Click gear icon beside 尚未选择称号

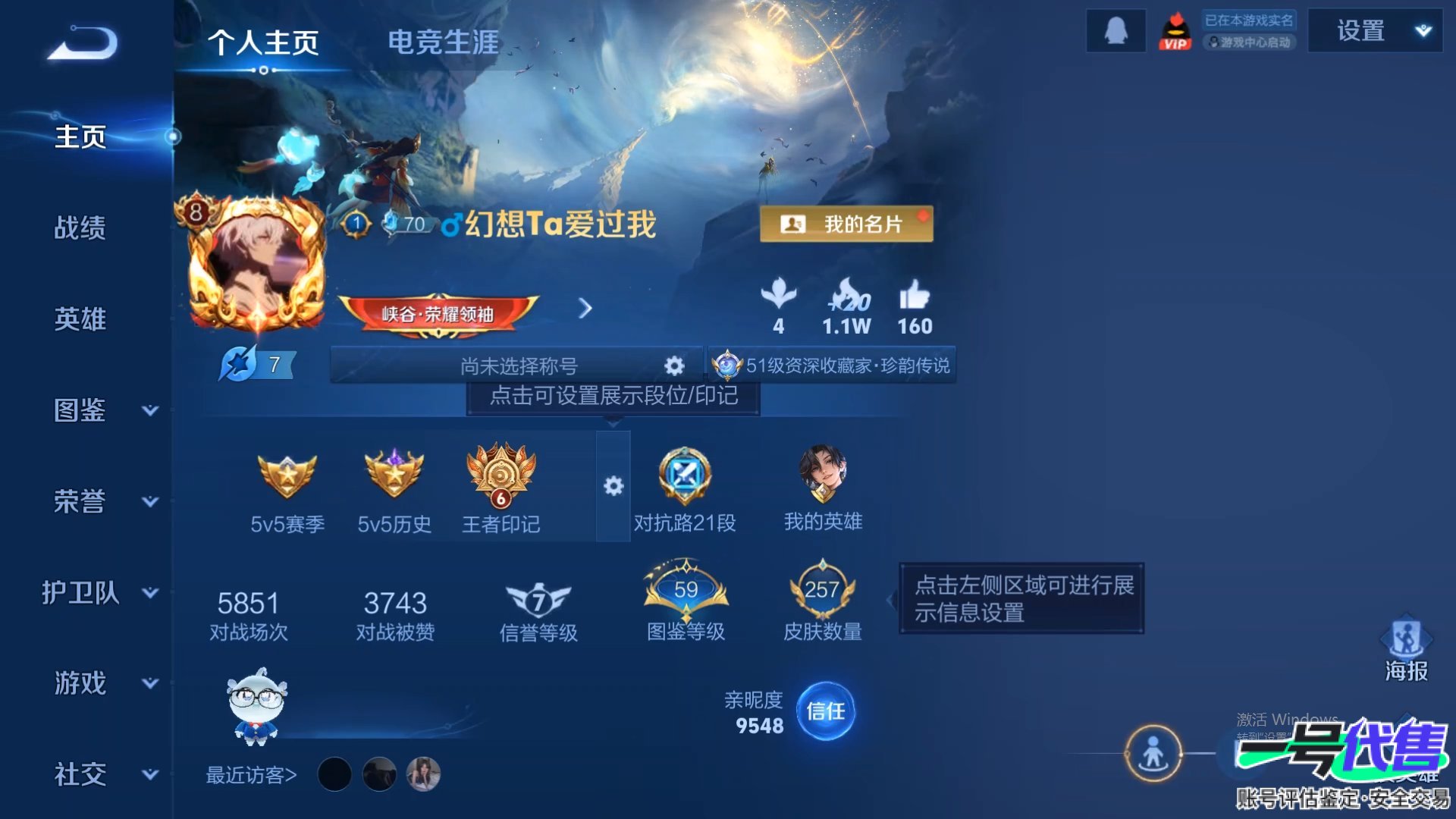(x=673, y=366)
